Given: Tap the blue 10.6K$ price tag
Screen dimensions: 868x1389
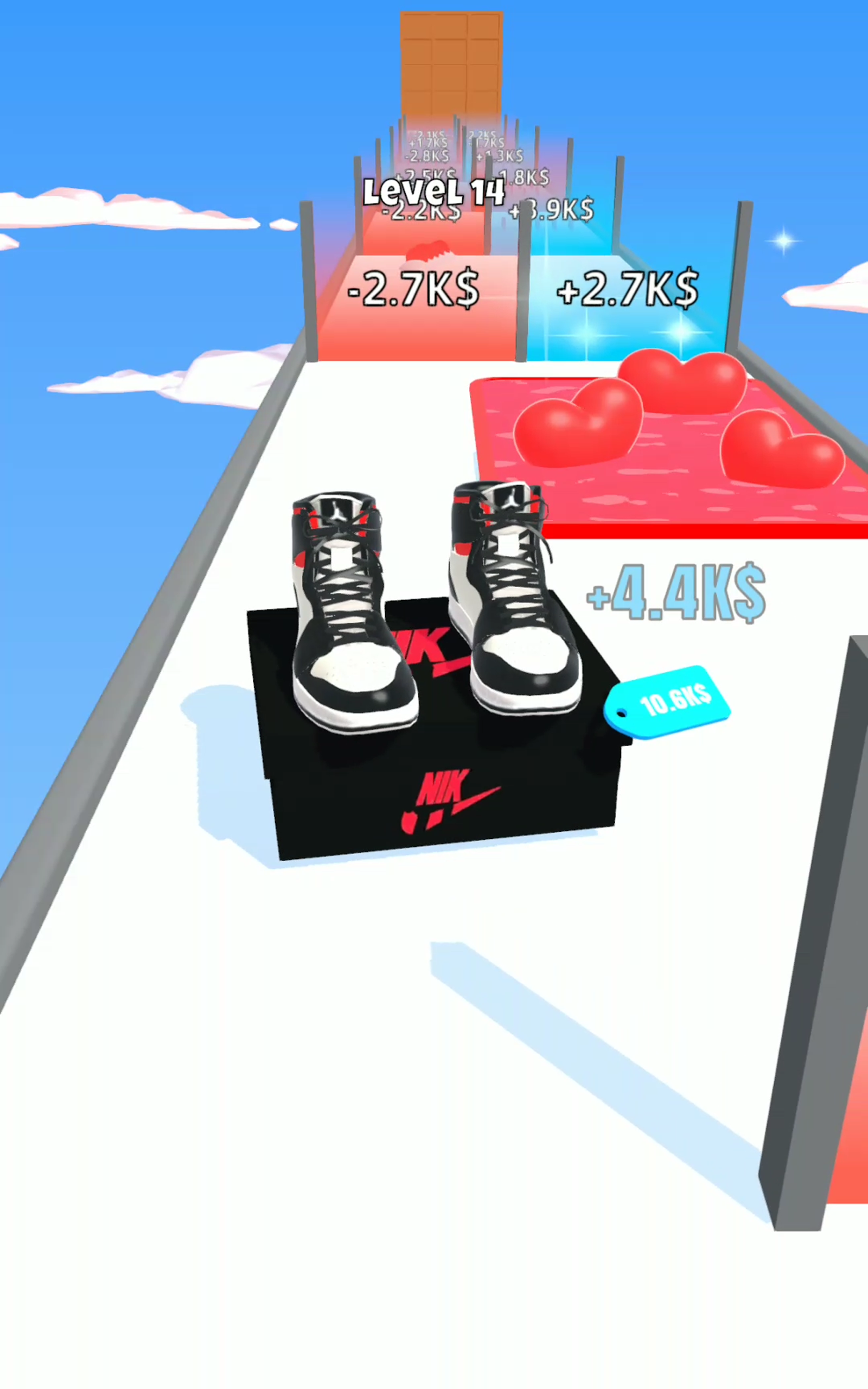Looking at the screenshot, I should tap(669, 700).
